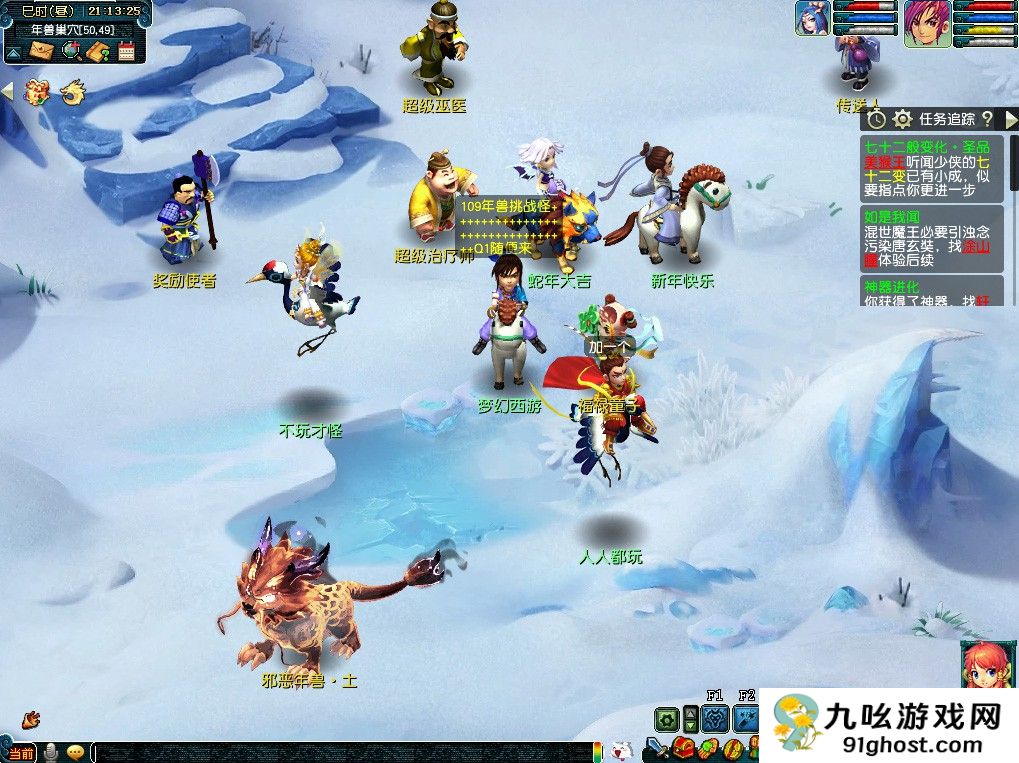
Task: Toggle the 当前 chat channel button
Action: pyautogui.click(x=19, y=752)
